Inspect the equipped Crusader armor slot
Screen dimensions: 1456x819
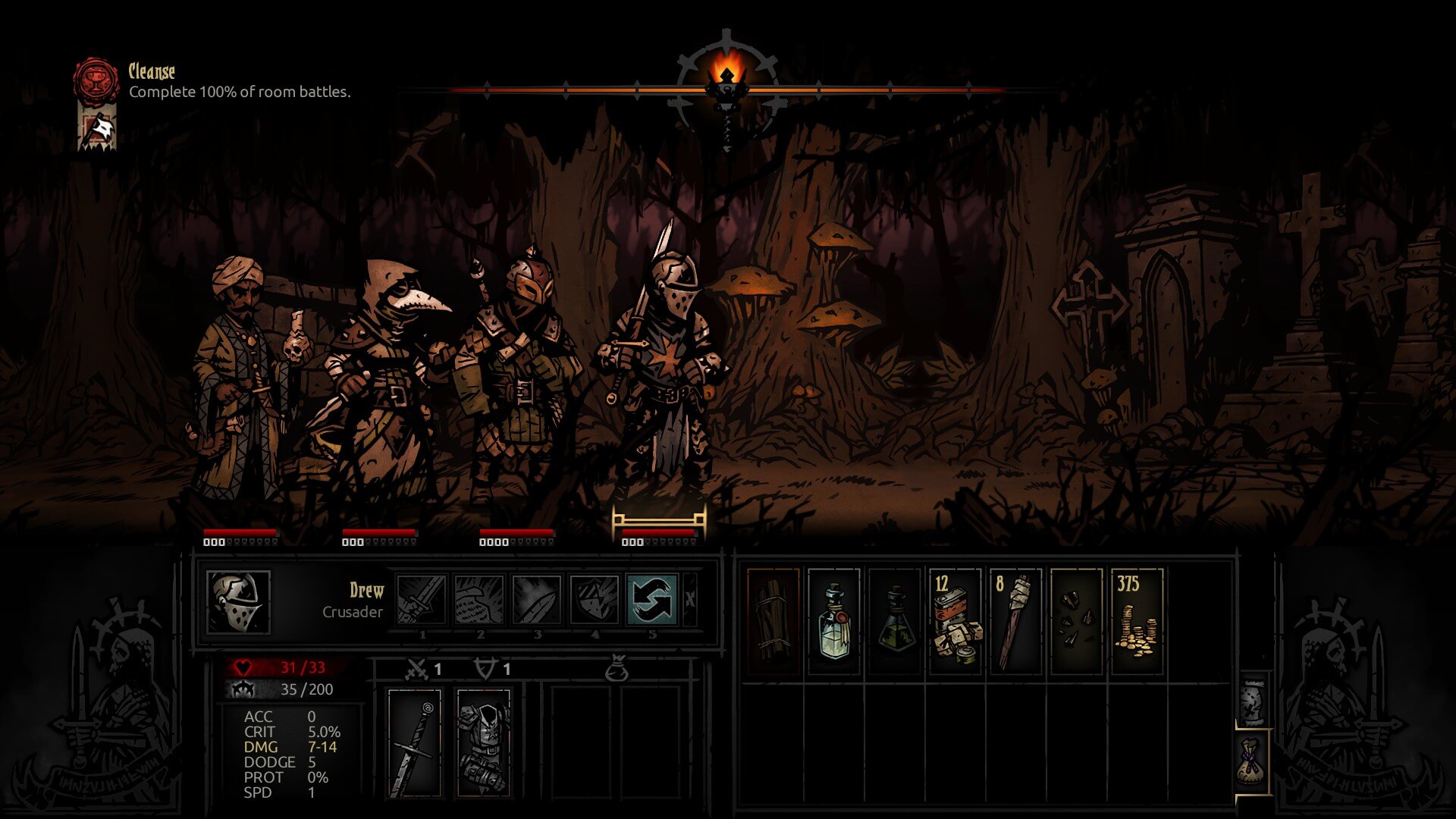(x=484, y=743)
